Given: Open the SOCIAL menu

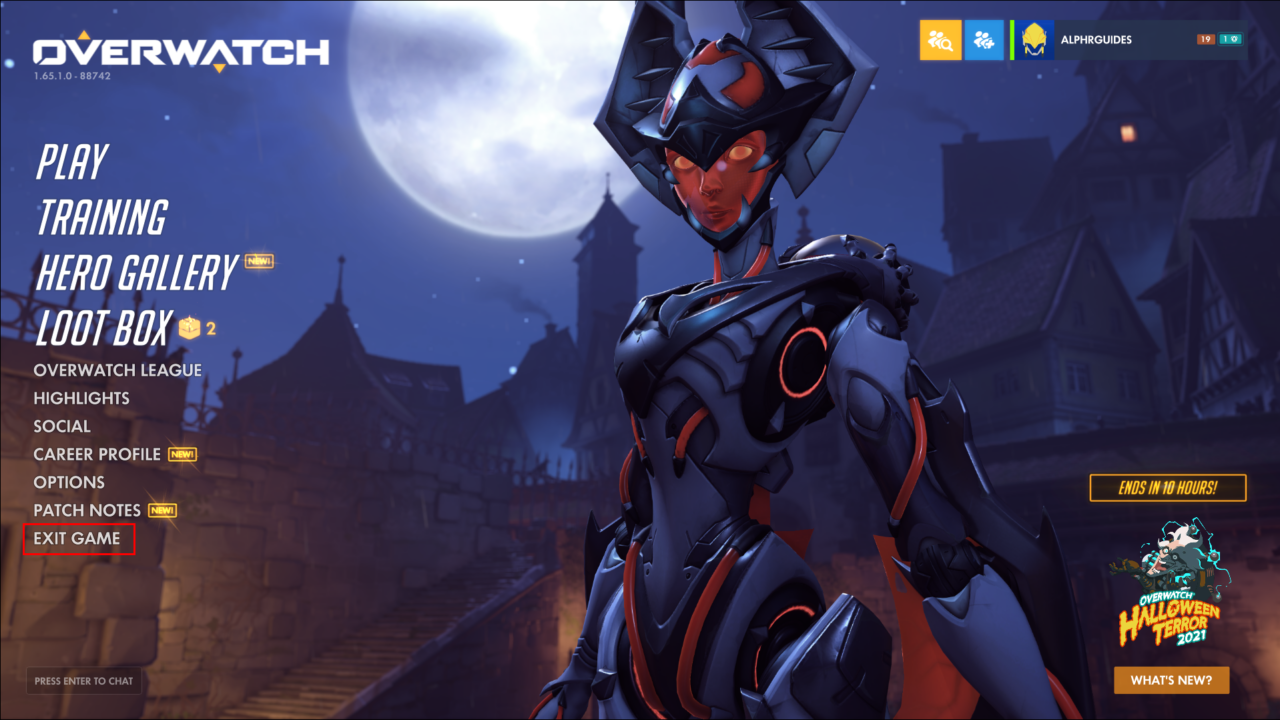Looking at the screenshot, I should coord(63,426).
